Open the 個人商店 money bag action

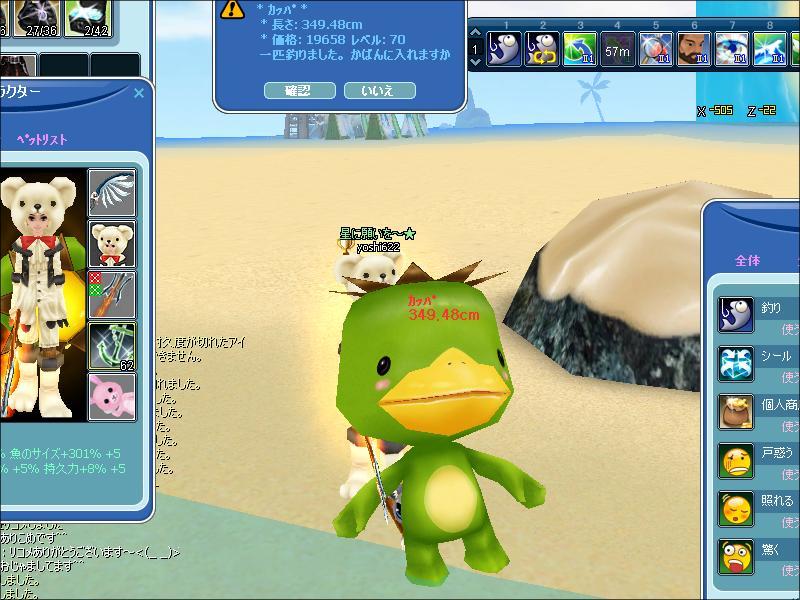pos(736,412)
